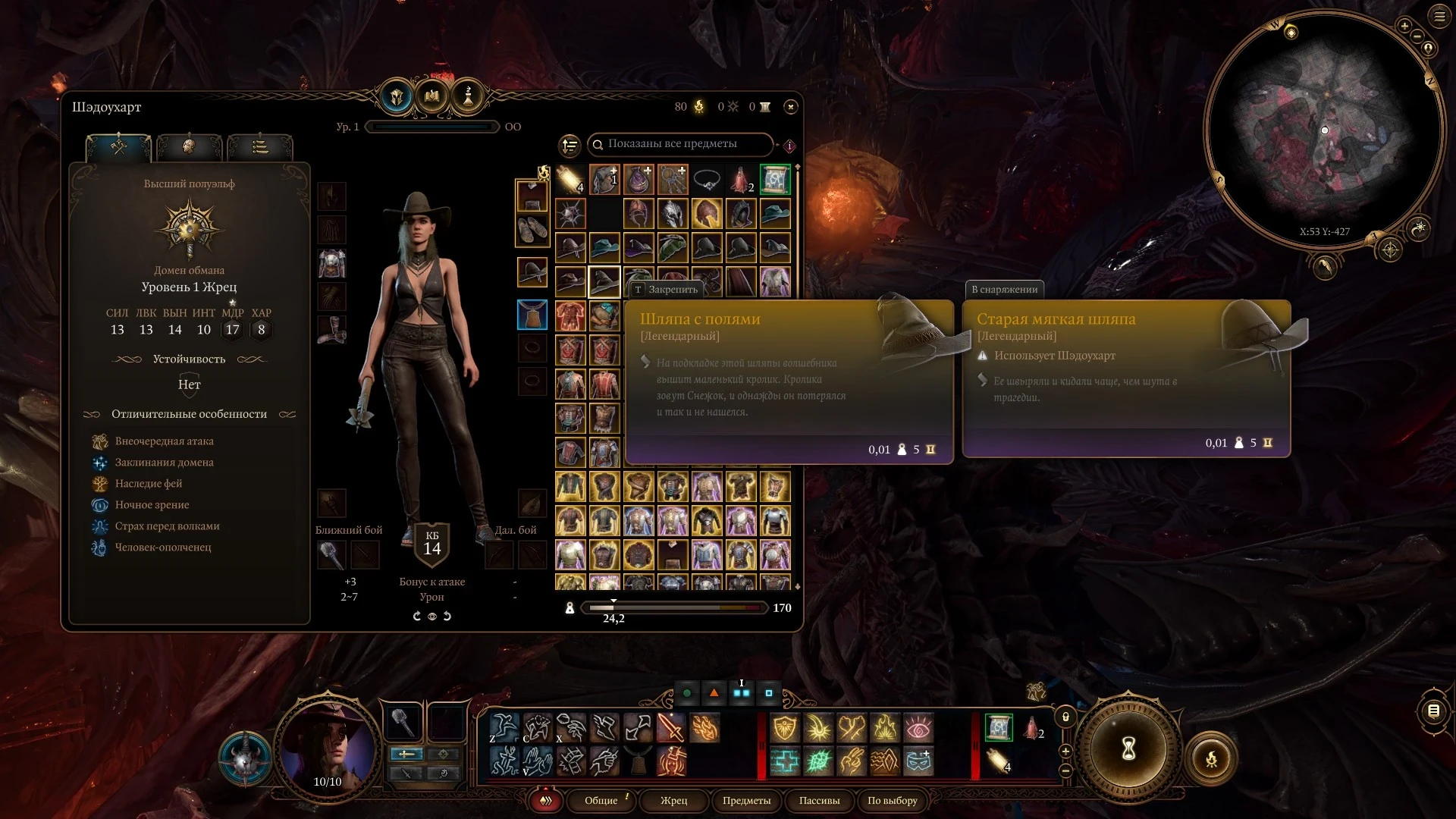This screenshot has height=819, width=1456.
Task: Use the red potion on the hotbar
Action: pos(1032,728)
